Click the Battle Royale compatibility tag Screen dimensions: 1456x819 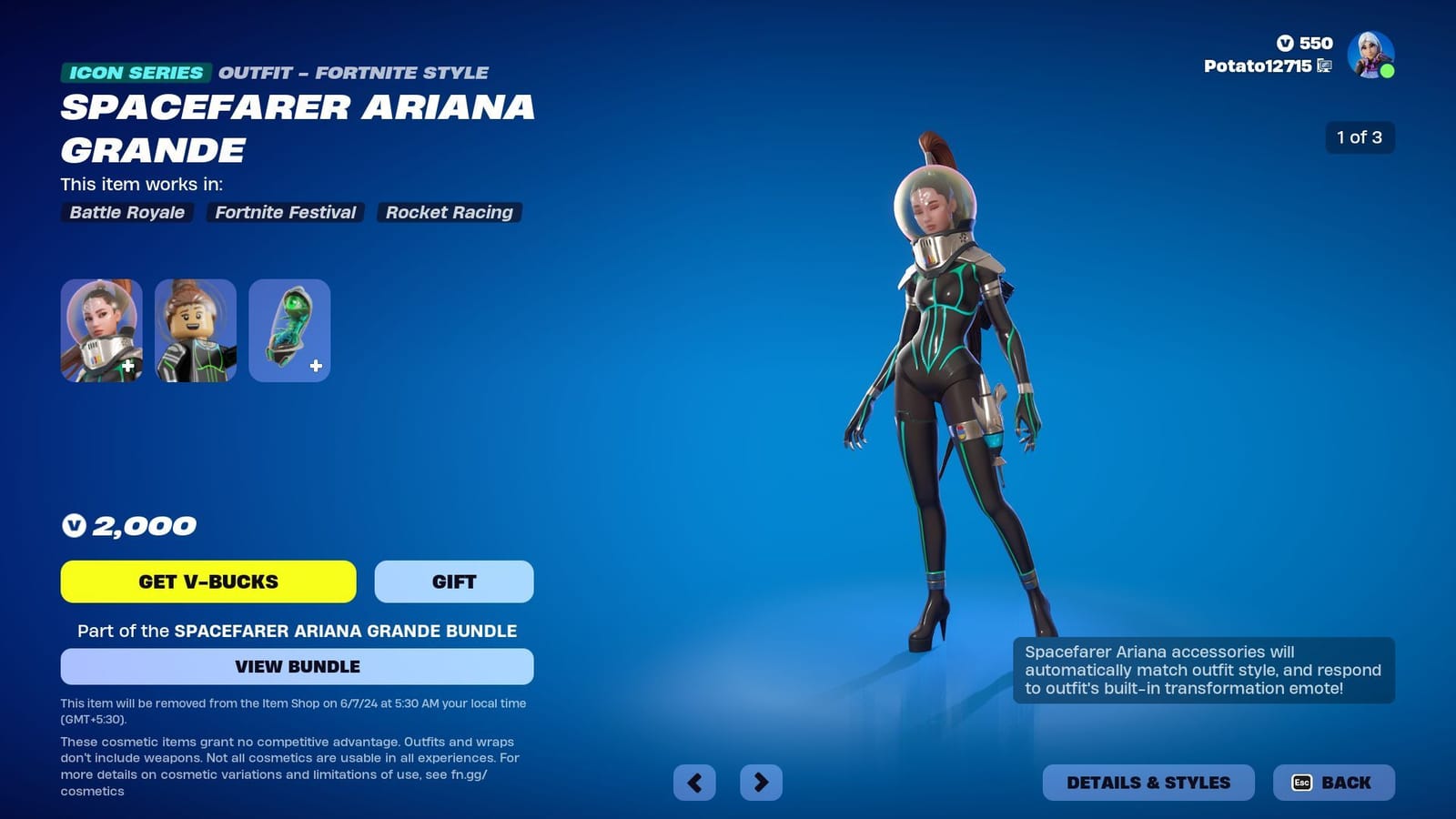125,213
